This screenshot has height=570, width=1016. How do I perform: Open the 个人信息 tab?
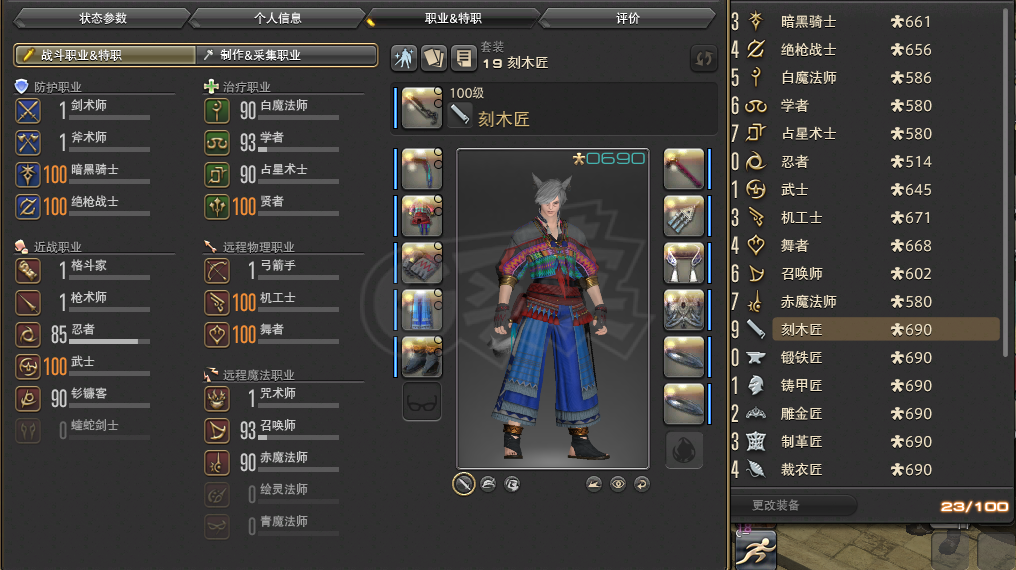coord(277,18)
